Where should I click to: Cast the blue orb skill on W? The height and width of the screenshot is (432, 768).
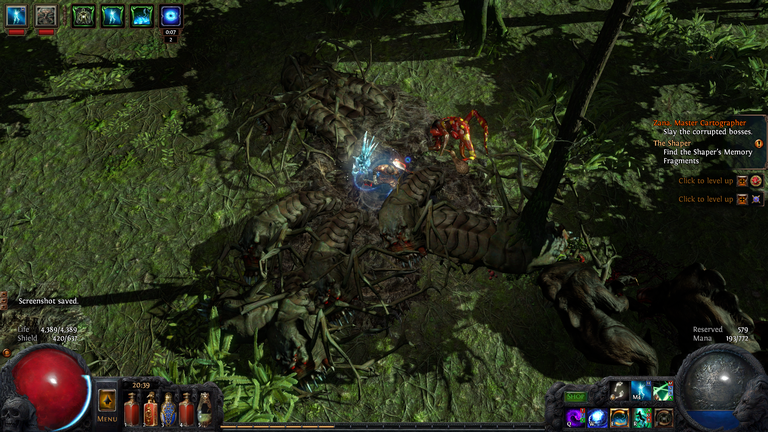pos(597,418)
